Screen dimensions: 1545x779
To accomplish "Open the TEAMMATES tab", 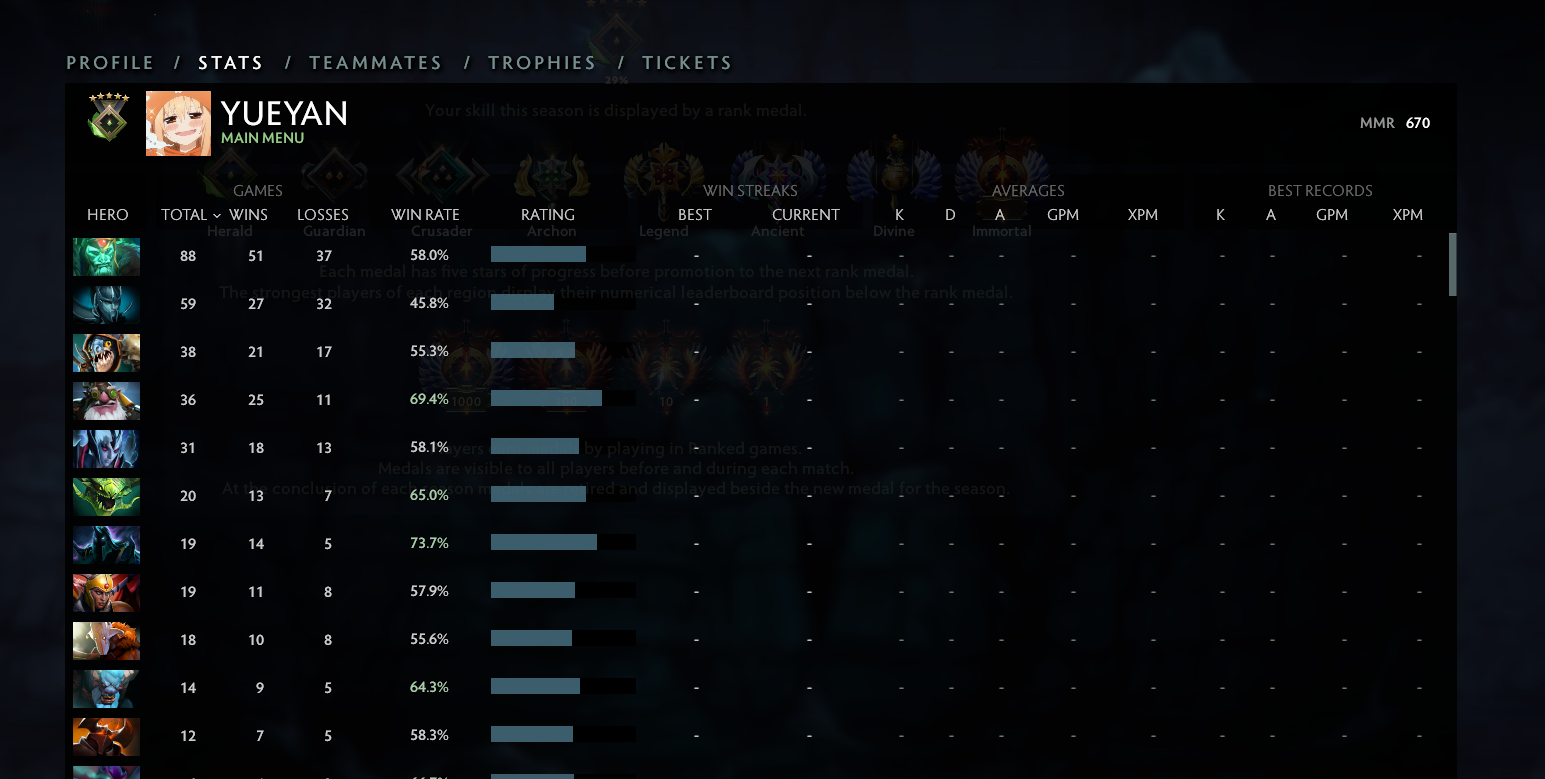I will pyautogui.click(x=376, y=62).
